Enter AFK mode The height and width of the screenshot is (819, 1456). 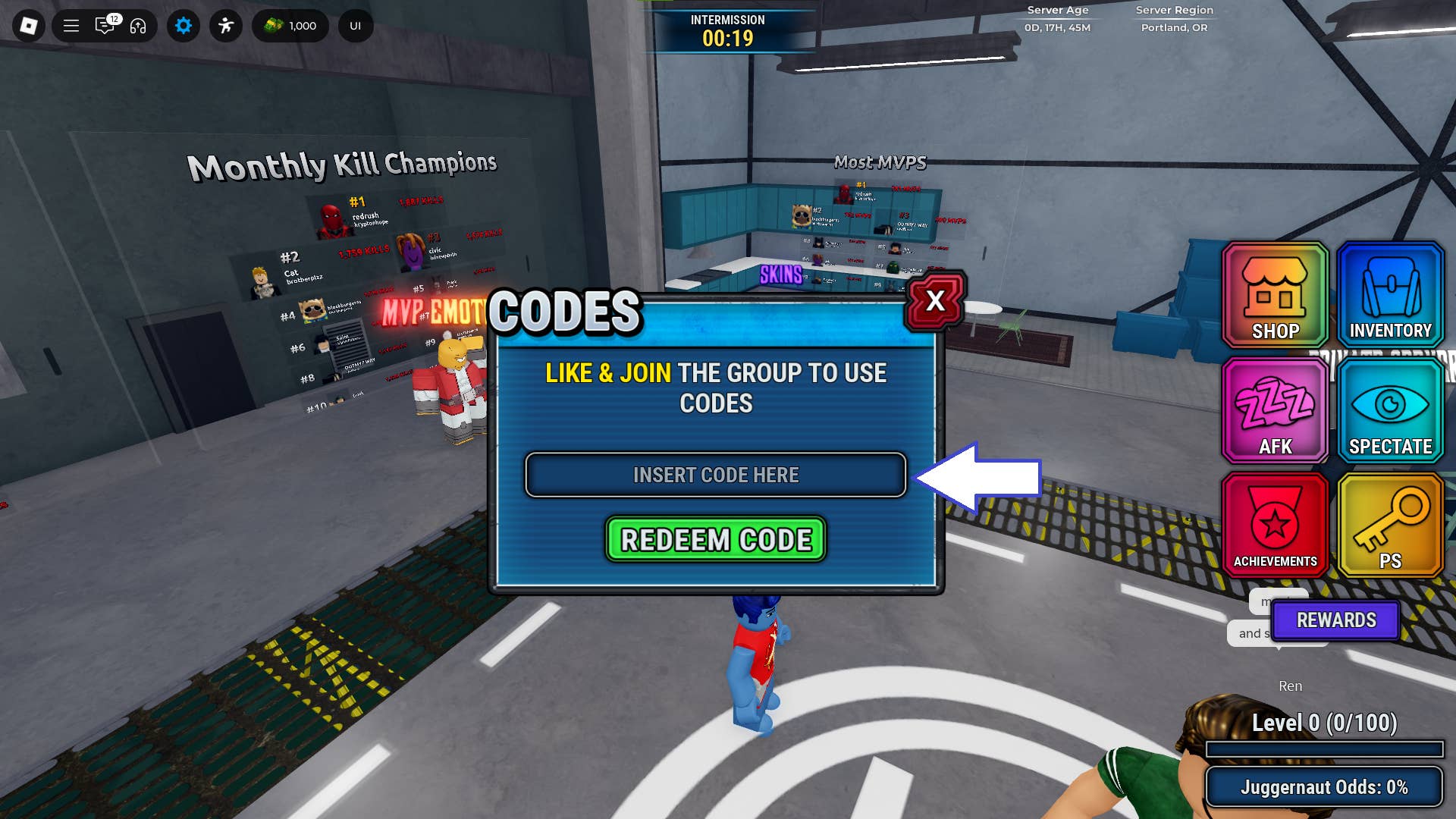pos(1274,409)
